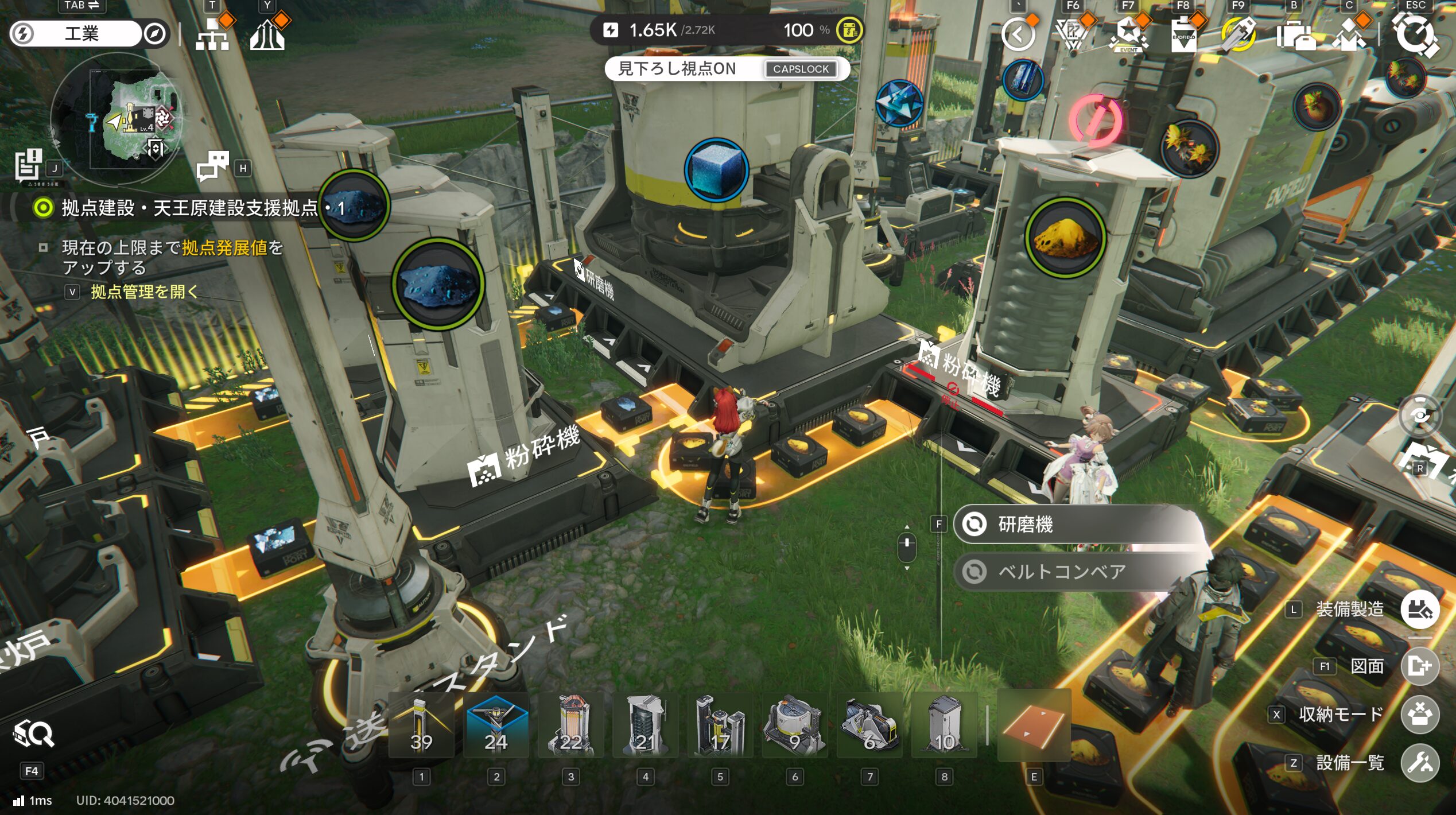1456x815 pixels.
Task: Open the 設備一覧 facility list
Action: (x=1420, y=763)
